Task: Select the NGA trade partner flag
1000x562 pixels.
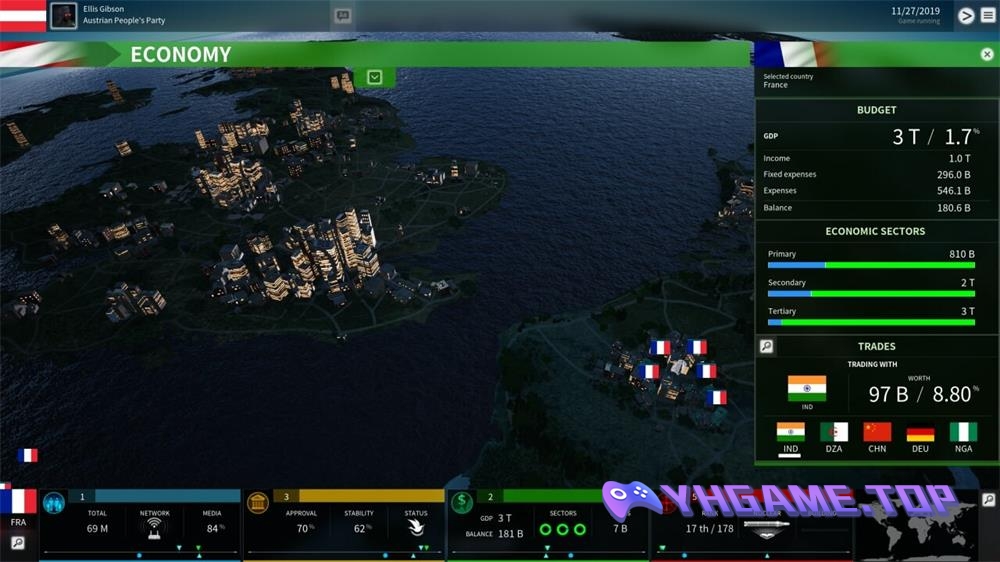Action: [963, 433]
